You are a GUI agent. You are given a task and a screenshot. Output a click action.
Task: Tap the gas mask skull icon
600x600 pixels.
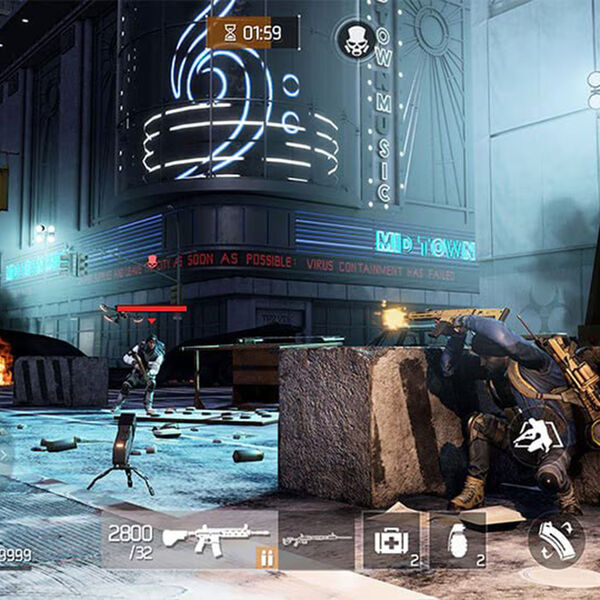tap(357, 41)
